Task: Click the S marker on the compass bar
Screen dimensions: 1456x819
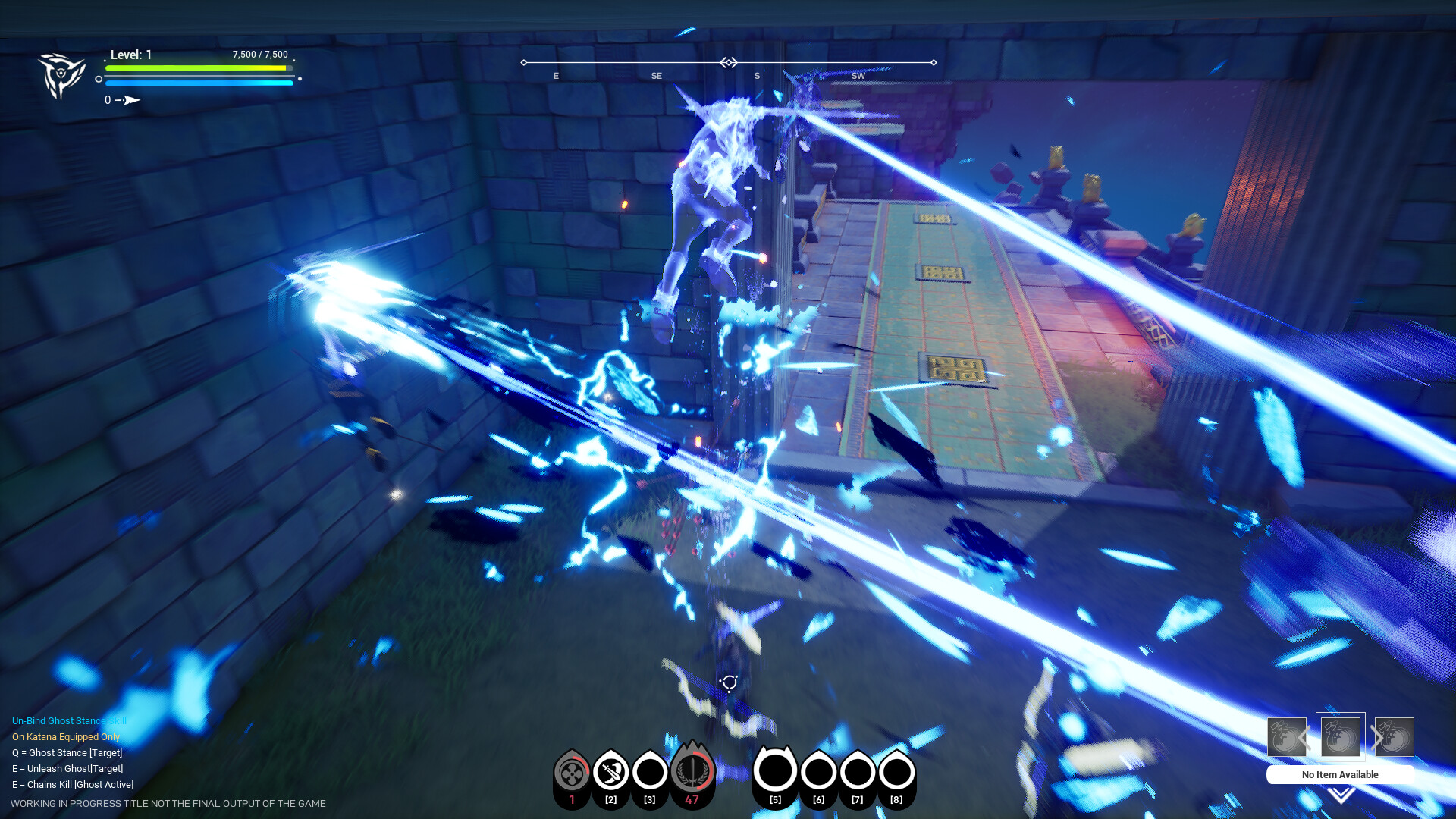Action: (756, 76)
